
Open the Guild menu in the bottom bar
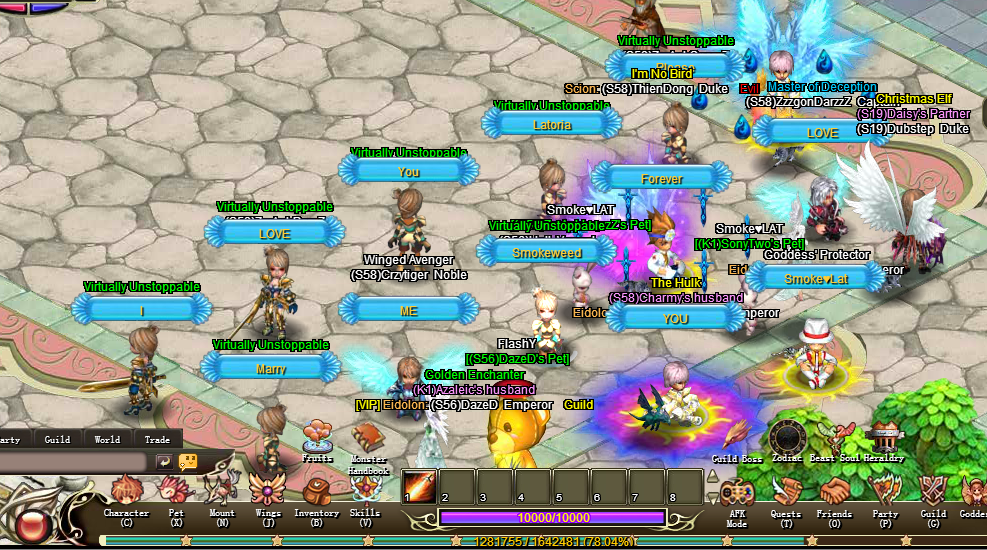point(933,493)
